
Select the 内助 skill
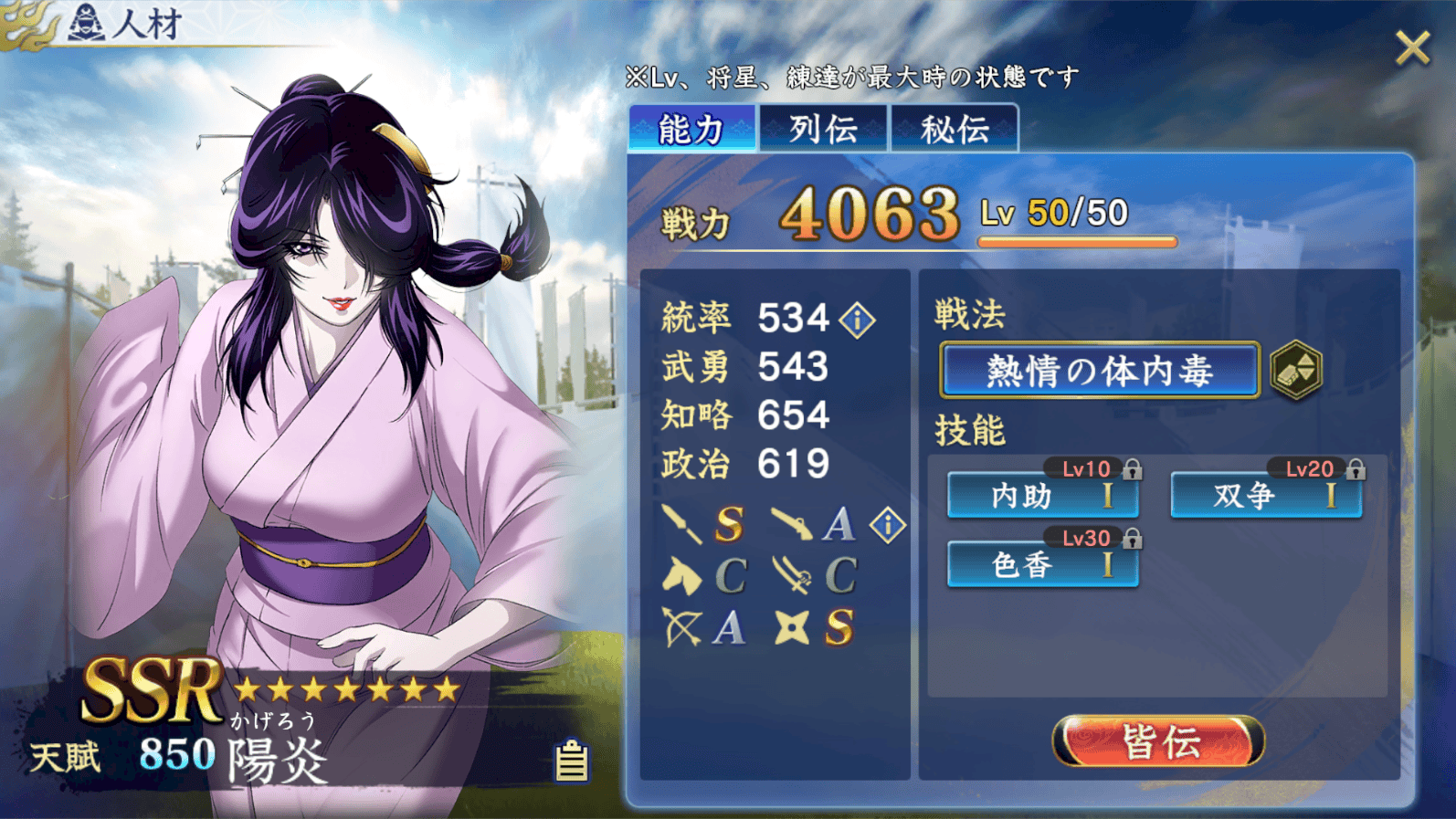click(1042, 496)
